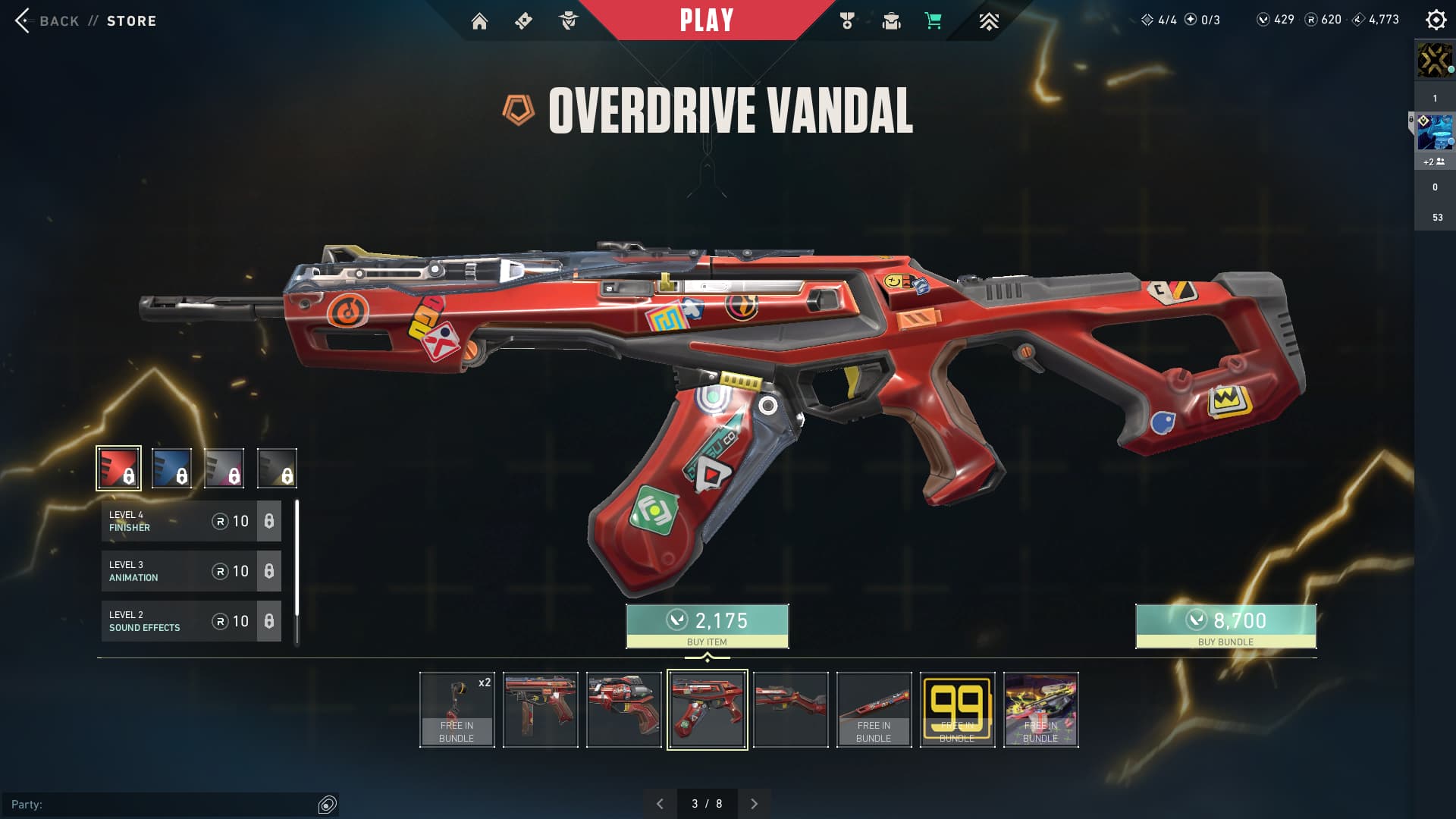Buy item for 2,175 points

(707, 626)
